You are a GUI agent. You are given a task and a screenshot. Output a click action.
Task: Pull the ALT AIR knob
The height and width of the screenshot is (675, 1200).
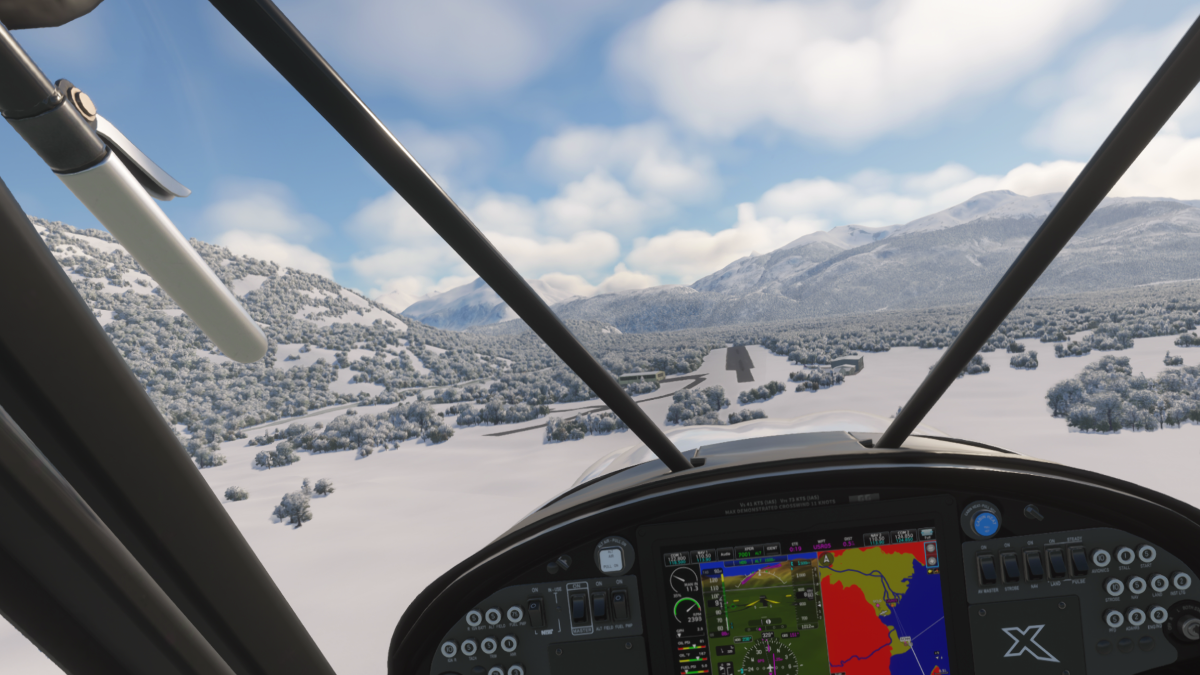[x=613, y=556]
